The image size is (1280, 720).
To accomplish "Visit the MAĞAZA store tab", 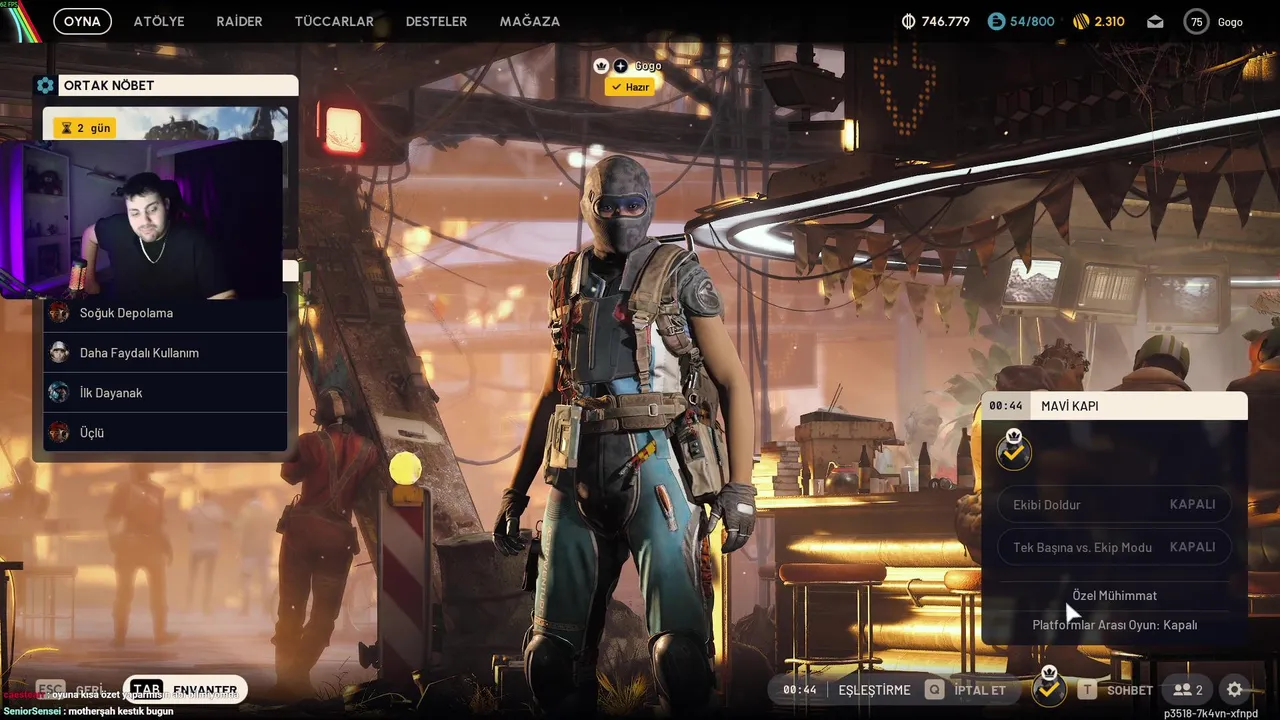I will pyautogui.click(x=529, y=21).
